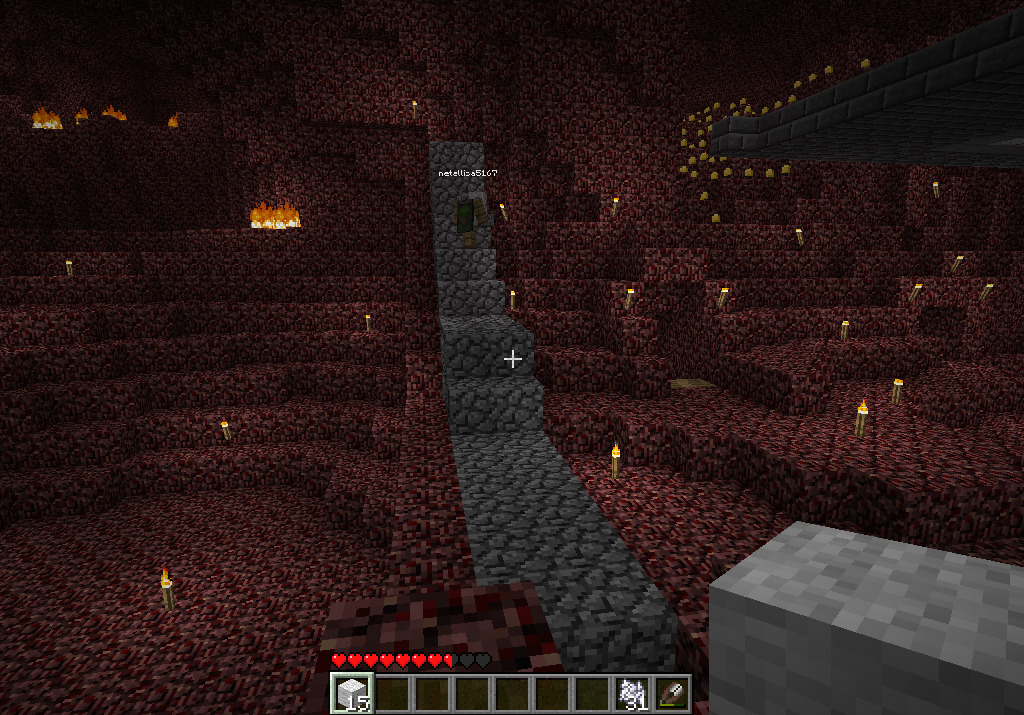Image resolution: width=1024 pixels, height=715 pixels.
Task: Select the flint and steel hotbar slot
Action: coord(671,693)
